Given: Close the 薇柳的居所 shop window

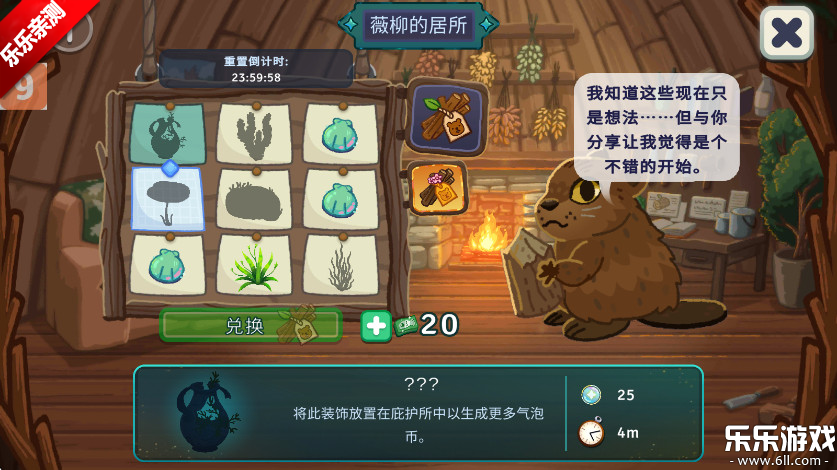Looking at the screenshot, I should 786,33.
